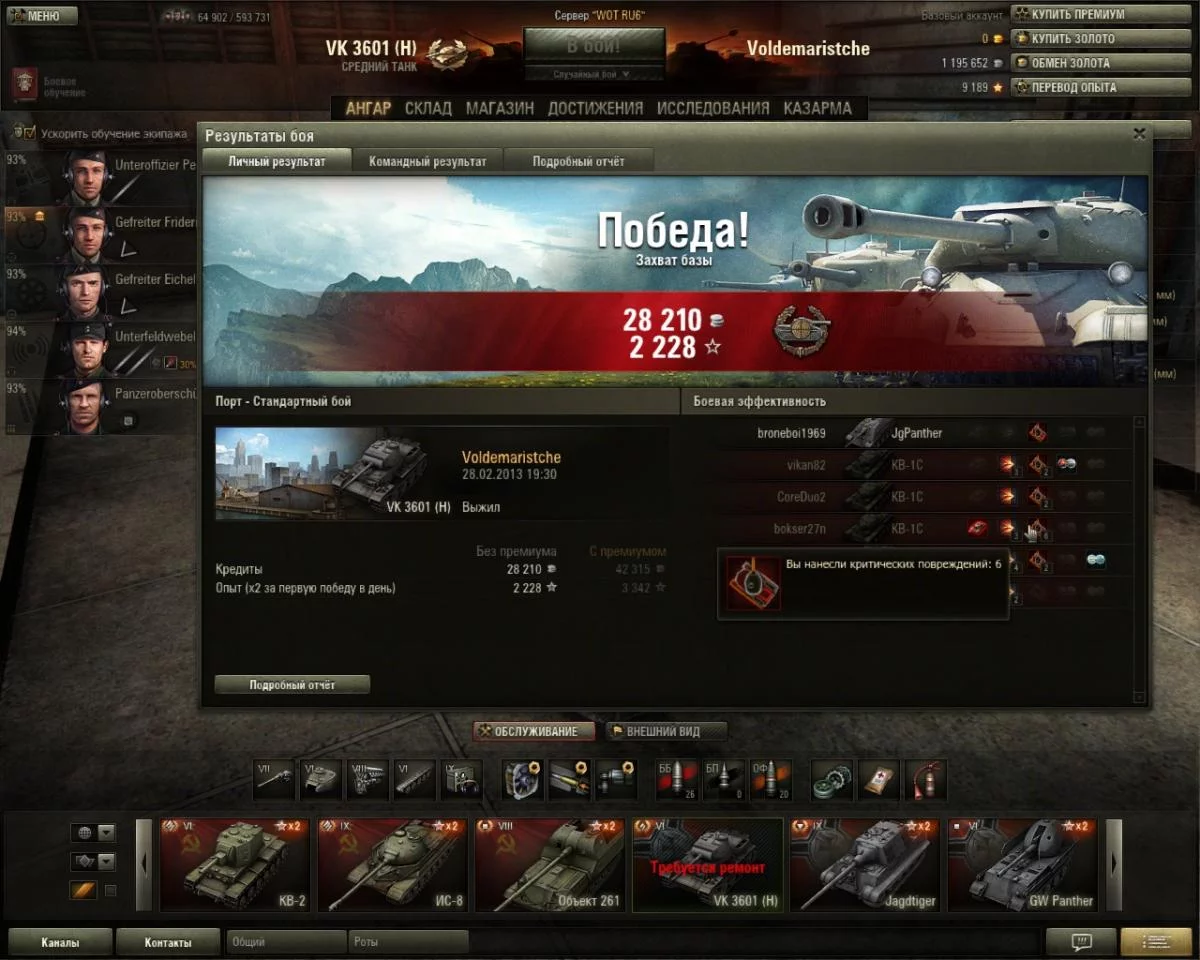Open the Перевод опыта dialog
This screenshot has height=960, width=1200.
1073,87
